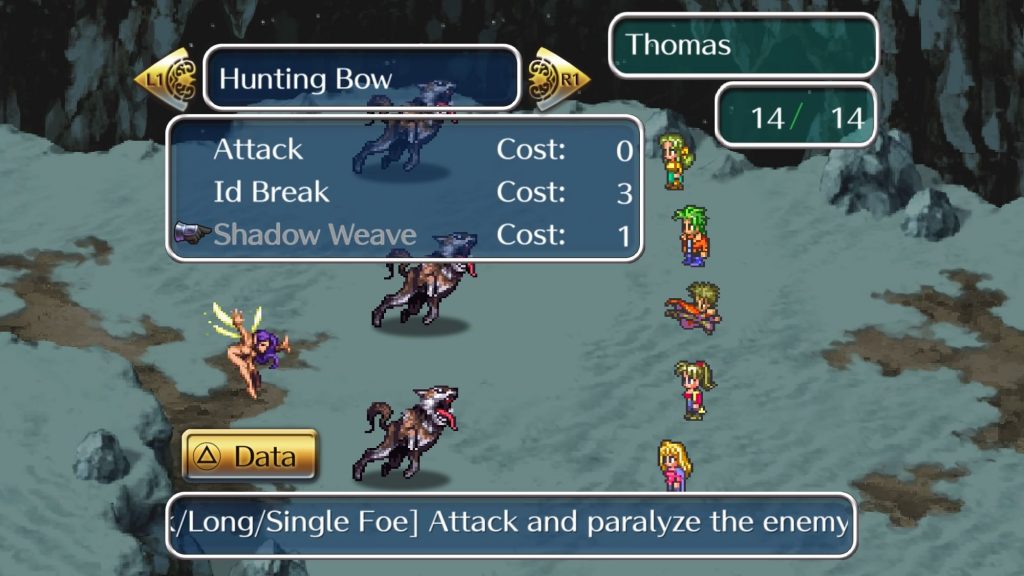Select Shadow Weave technique
The height and width of the screenshot is (576, 1024).
314,235
